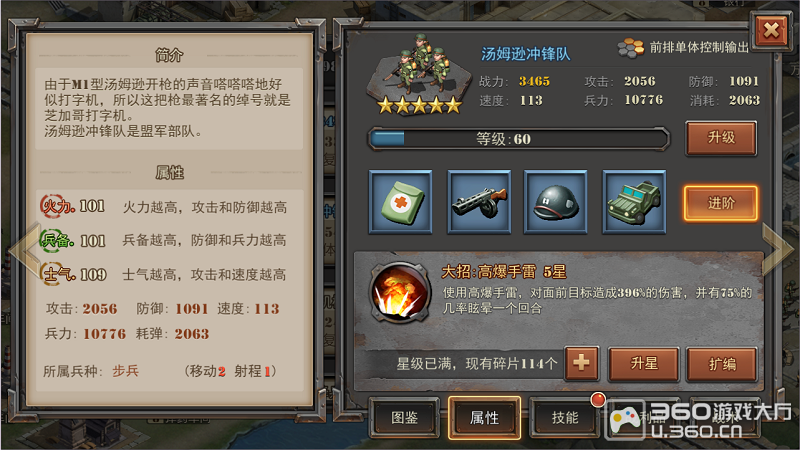Image resolution: width=800 pixels, height=450 pixels.
Task: Select the submachine gun equipment slot
Action: [478, 203]
